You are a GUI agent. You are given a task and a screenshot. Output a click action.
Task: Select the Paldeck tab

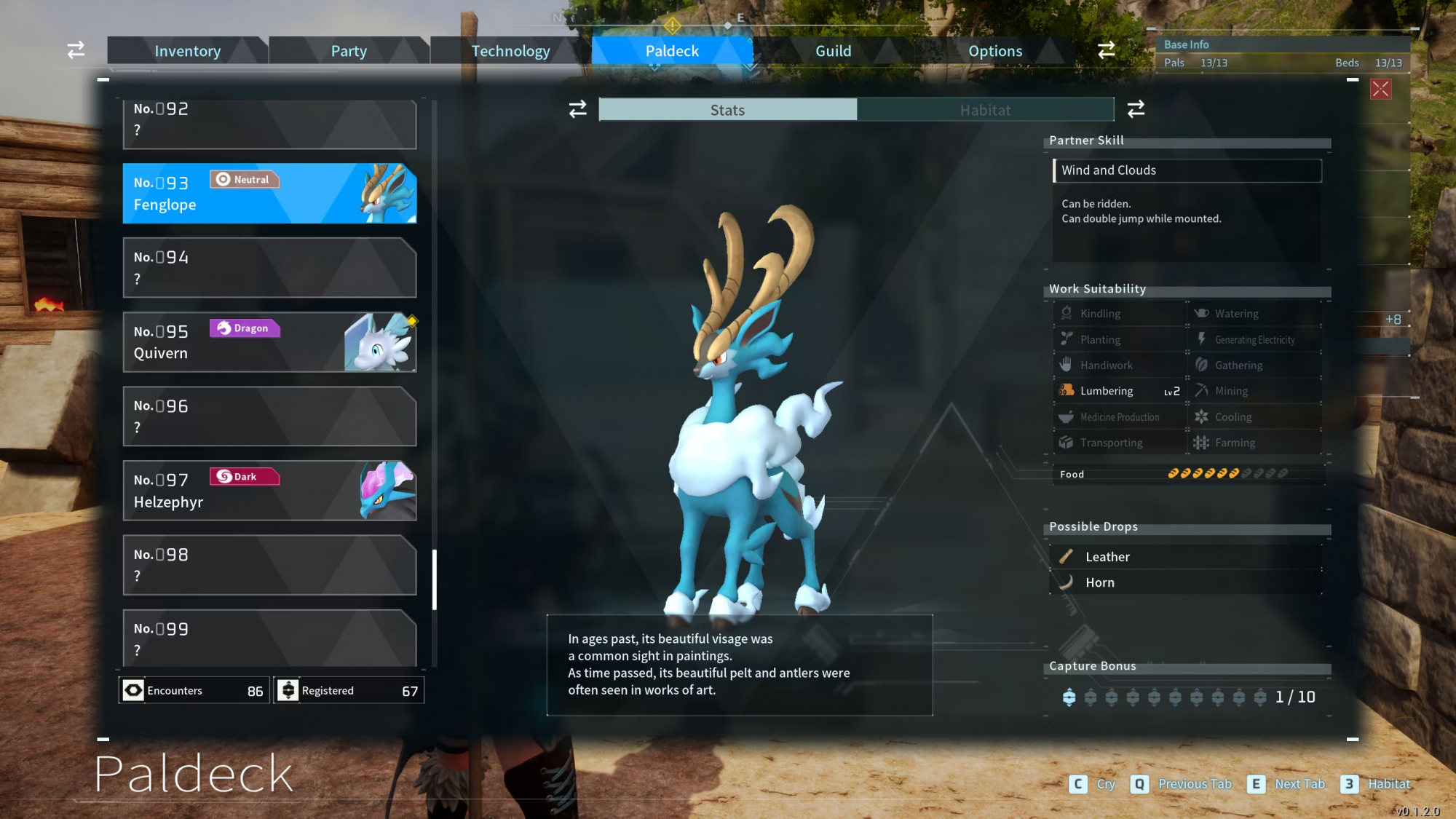point(671,51)
